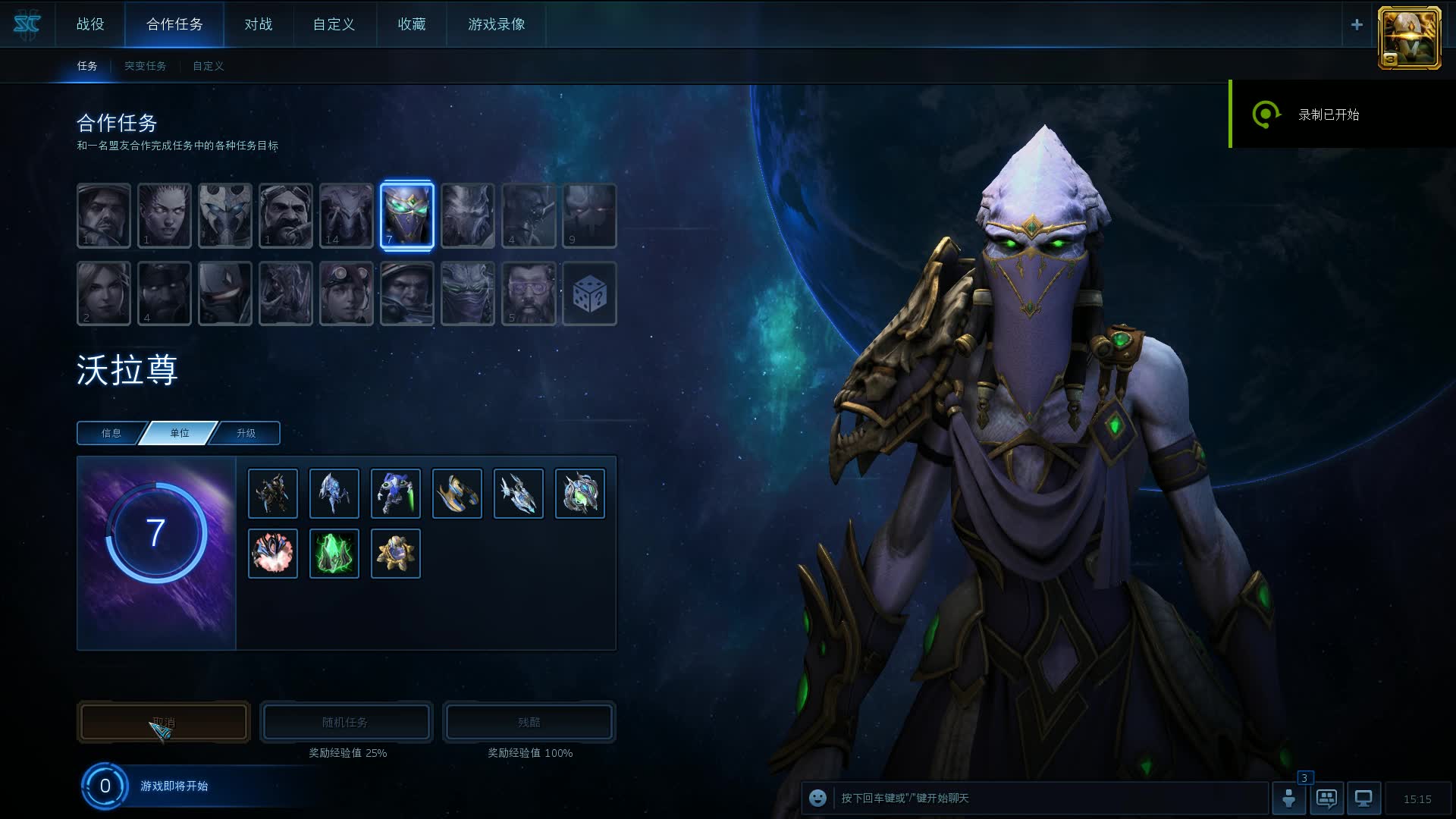Select the 突变任务 mutation sub-tab
Image resolution: width=1456 pixels, height=819 pixels.
pos(145,66)
